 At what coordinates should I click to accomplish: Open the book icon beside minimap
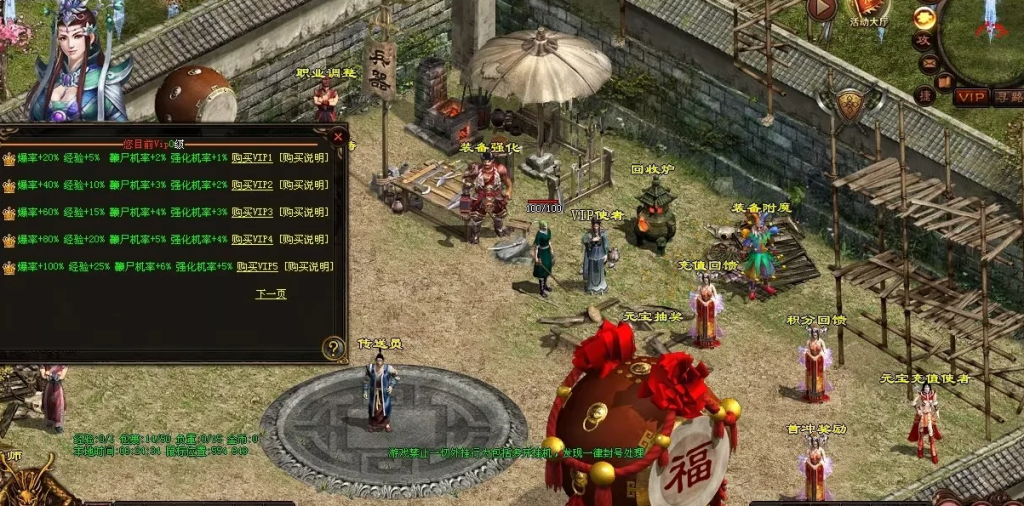coord(942,82)
